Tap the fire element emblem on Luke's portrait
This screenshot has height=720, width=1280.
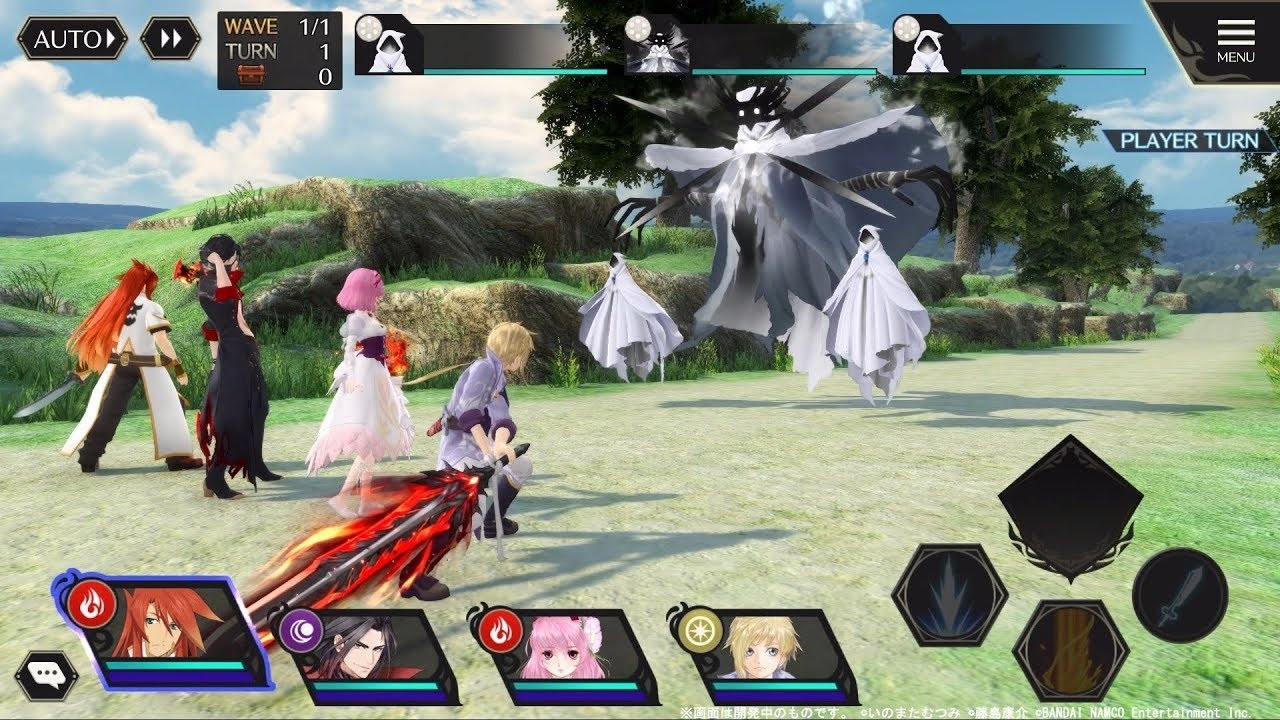click(x=95, y=603)
